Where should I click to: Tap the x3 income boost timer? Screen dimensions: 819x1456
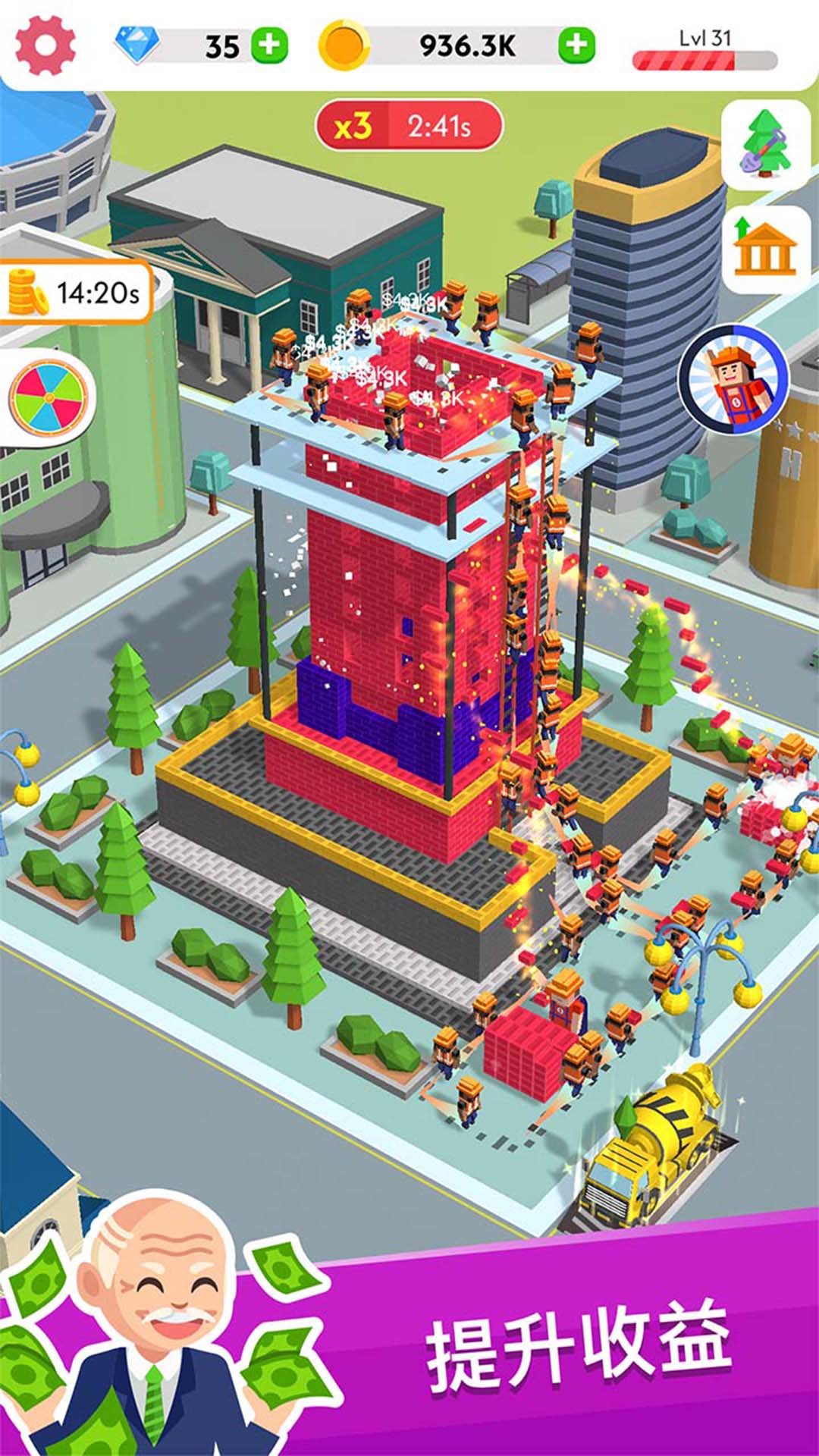[409, 126]
